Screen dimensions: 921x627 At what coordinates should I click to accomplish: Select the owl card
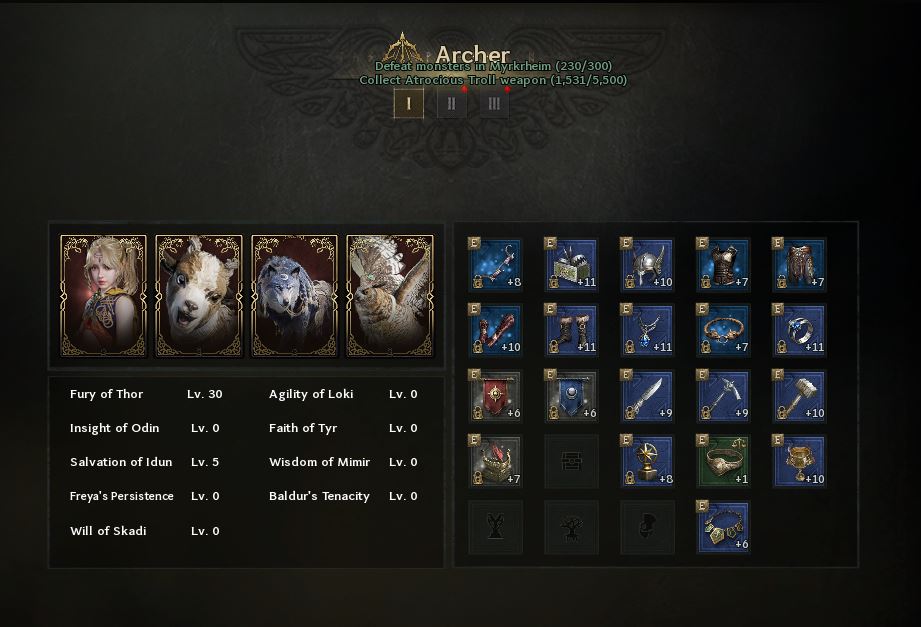pos(390,296)
